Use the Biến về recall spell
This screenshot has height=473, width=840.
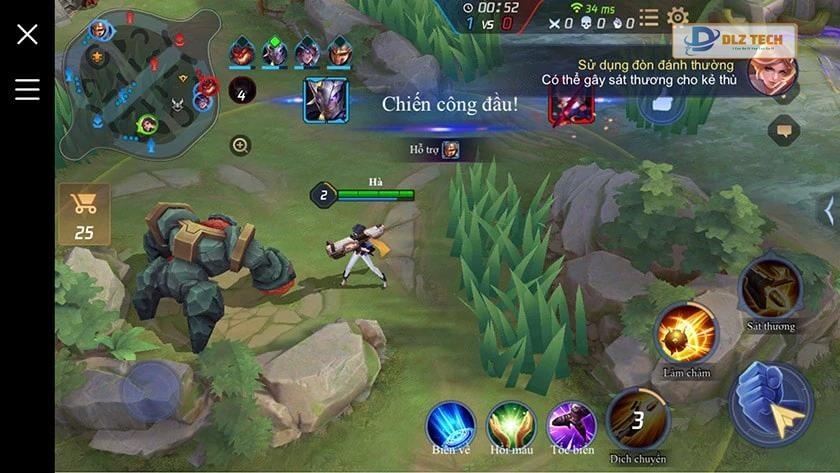coord(451,425)
